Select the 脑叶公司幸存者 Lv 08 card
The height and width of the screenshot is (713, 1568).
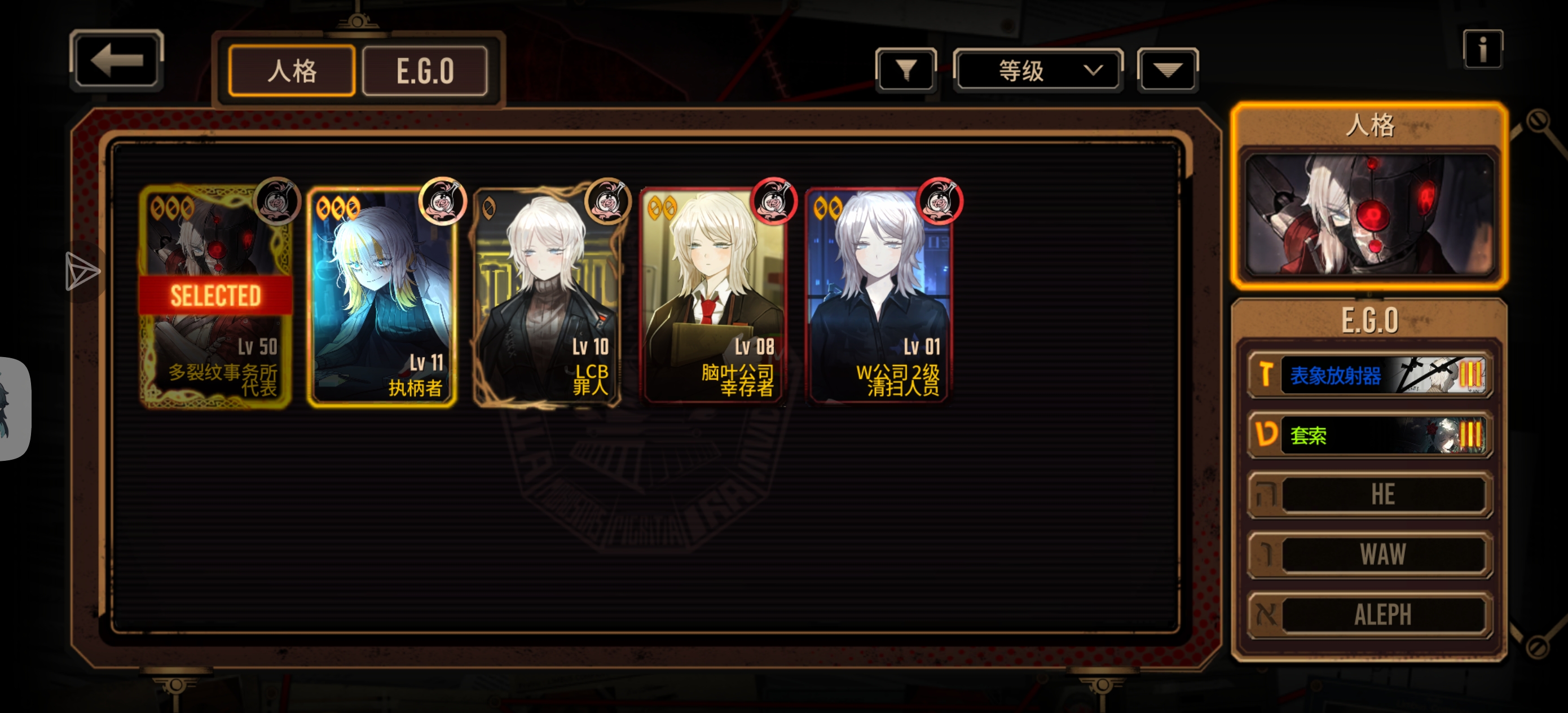713,297
